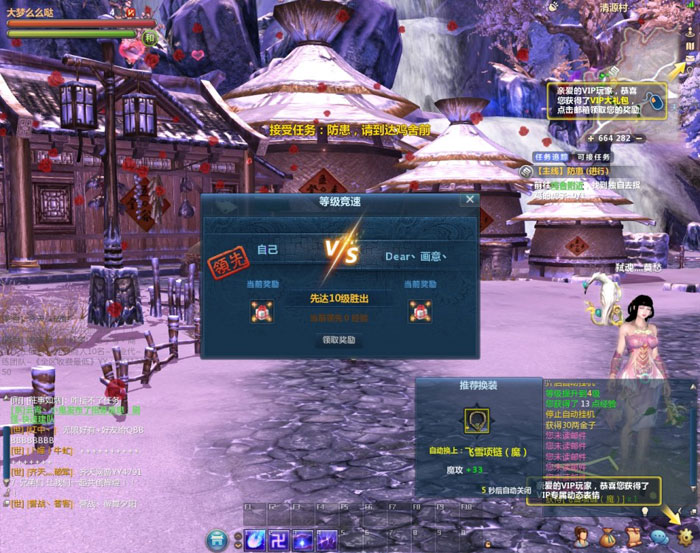This screenshot has height=553, width=700.
Task: Open the character portrait menu icon
Action: point(582,541)
